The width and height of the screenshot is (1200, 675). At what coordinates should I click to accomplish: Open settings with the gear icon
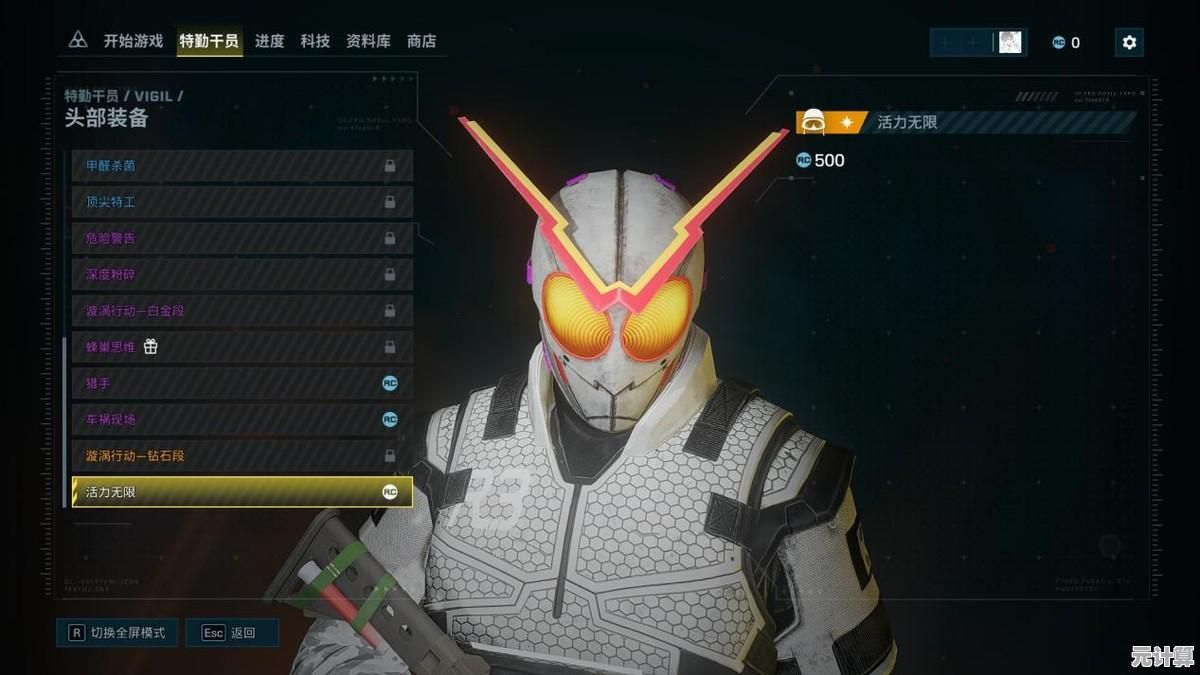(x=1129, y=42)
